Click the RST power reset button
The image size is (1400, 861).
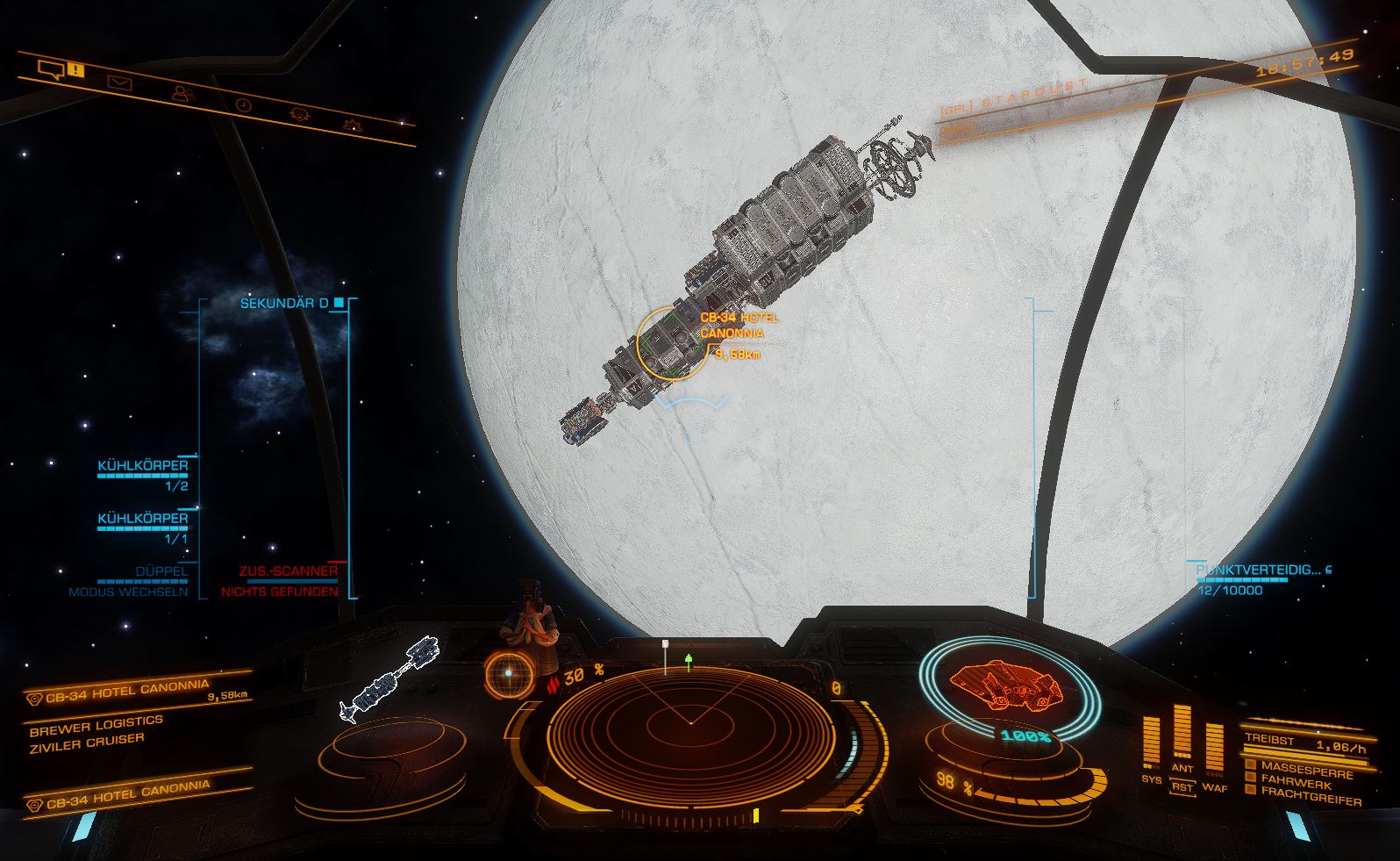1182,786
